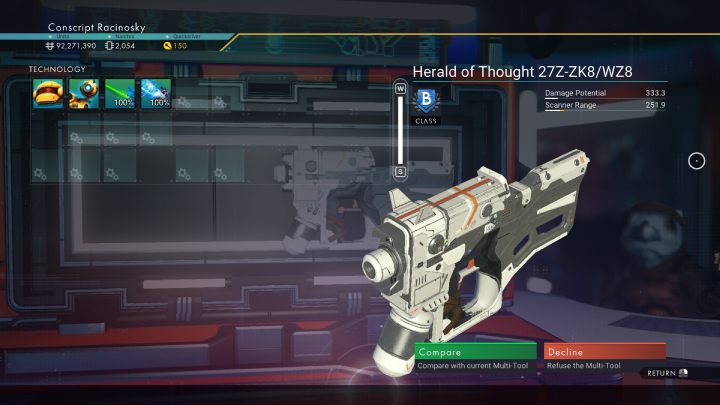Choose the blue boltcaster technology slot
This screenshot has height=405, width=720.
coord(155,95)
